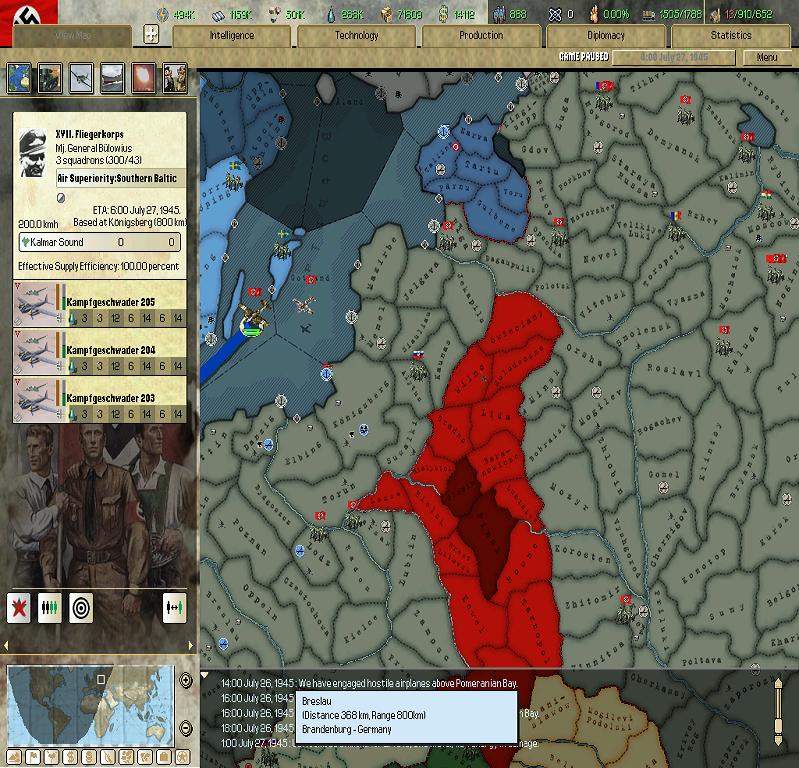Switch to the Technology tab
This screenshot has width=799, height=768.
tap(356, 36)
